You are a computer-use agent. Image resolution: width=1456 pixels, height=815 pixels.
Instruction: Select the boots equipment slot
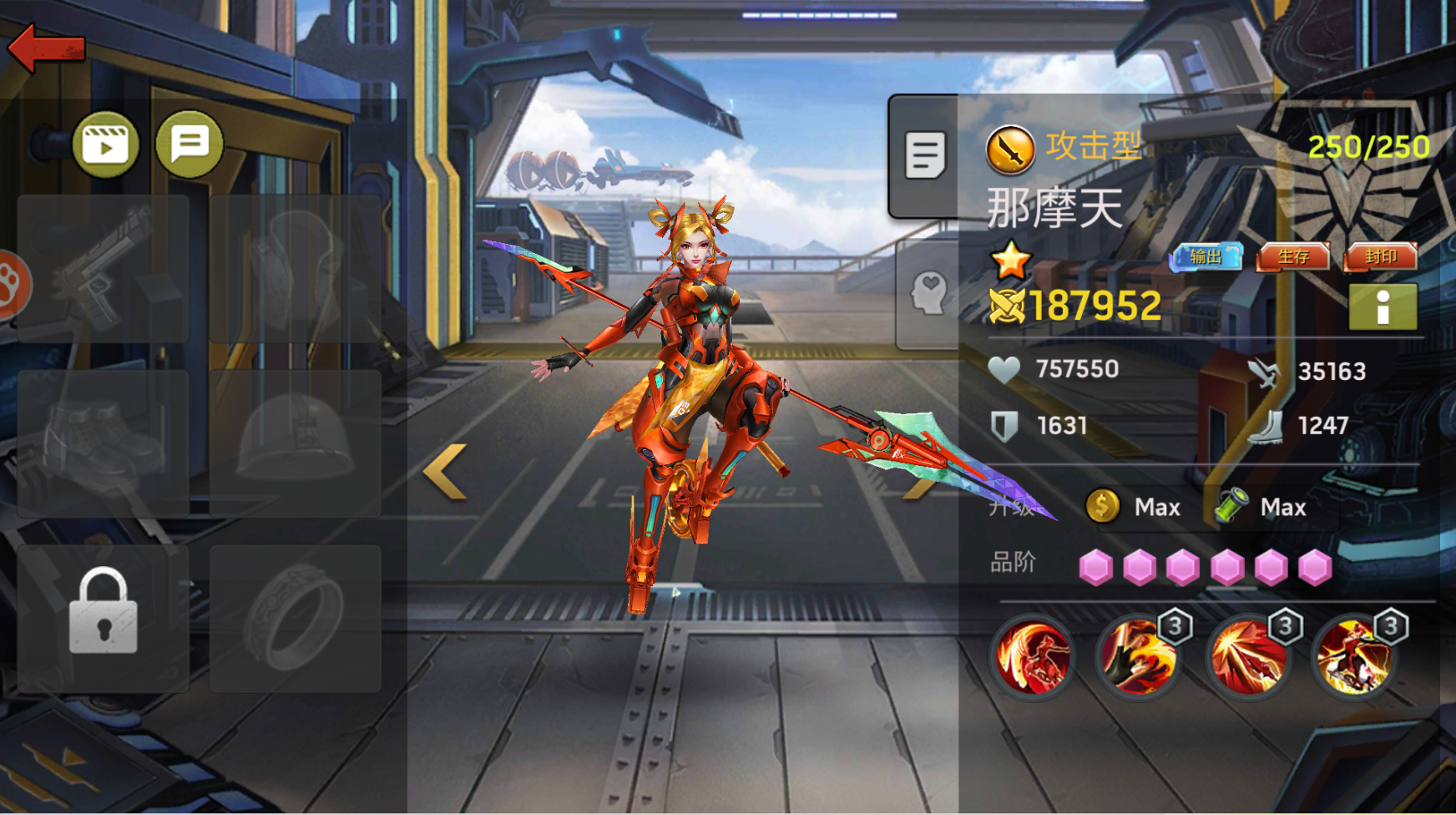[104, 443]
